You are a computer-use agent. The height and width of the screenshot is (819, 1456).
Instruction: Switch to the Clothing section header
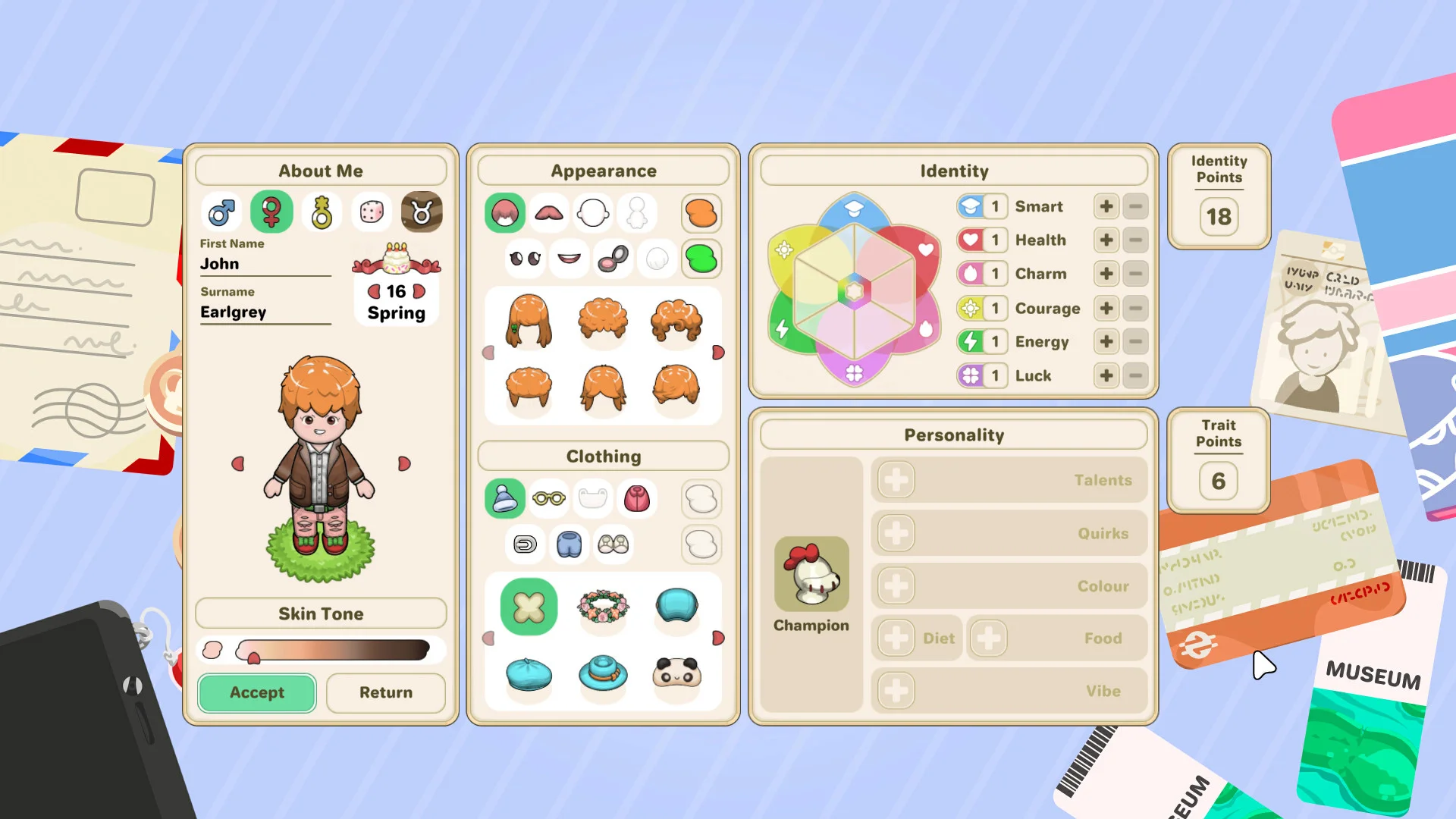[x=603, y=456]
